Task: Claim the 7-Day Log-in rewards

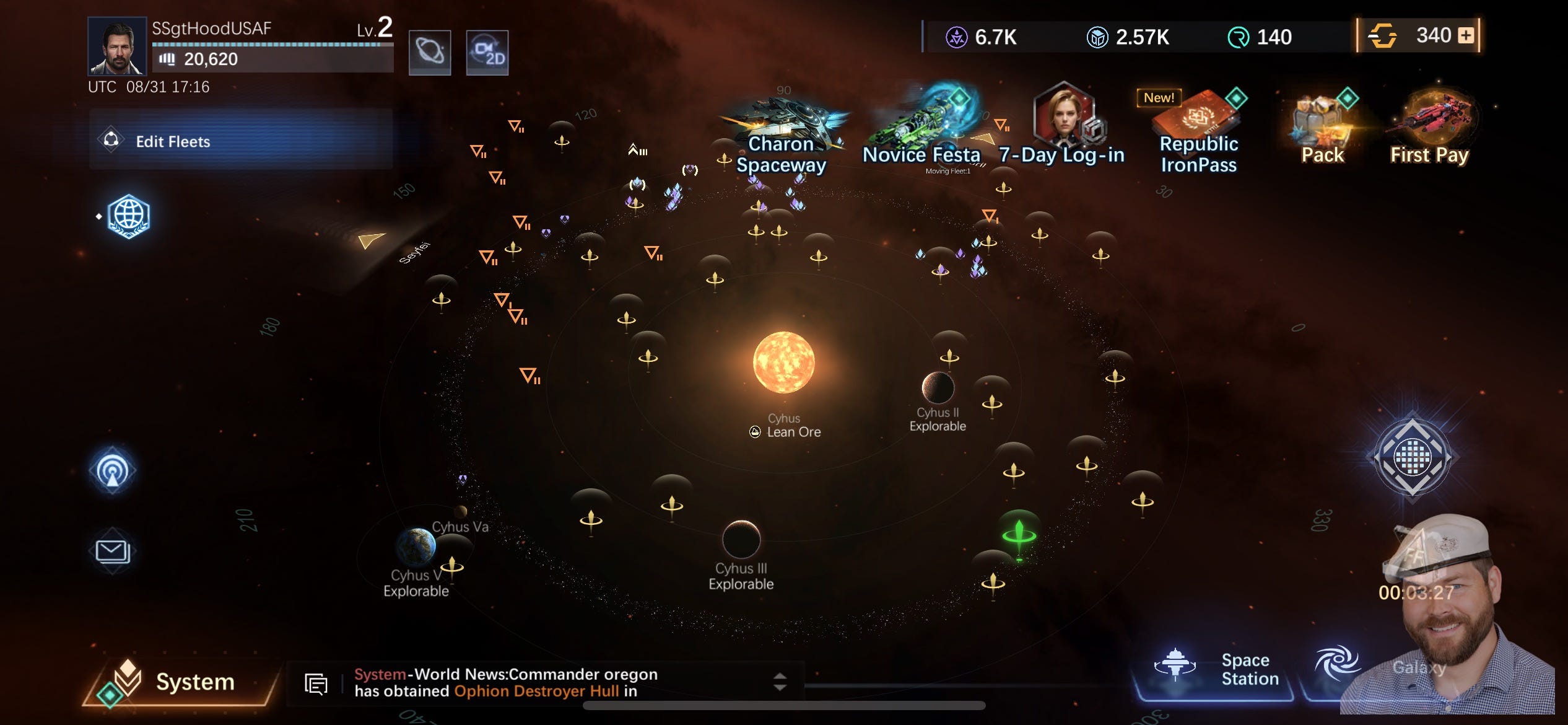Action: (1061, 127)
